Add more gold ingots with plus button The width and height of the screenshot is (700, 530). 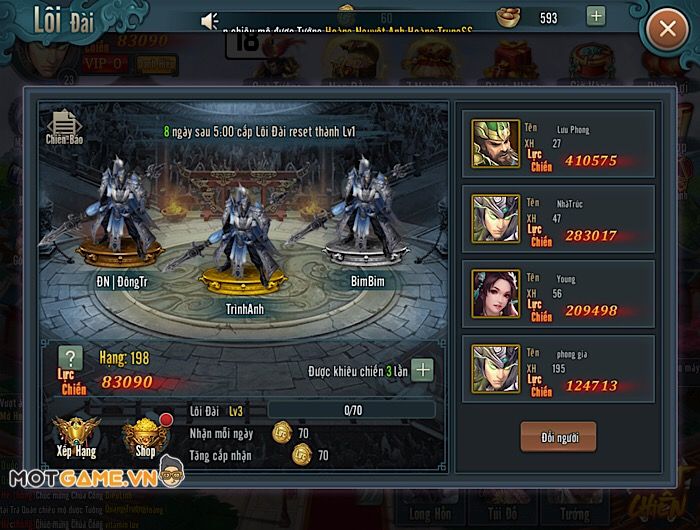pyautogui.click(x=596, y=15)
